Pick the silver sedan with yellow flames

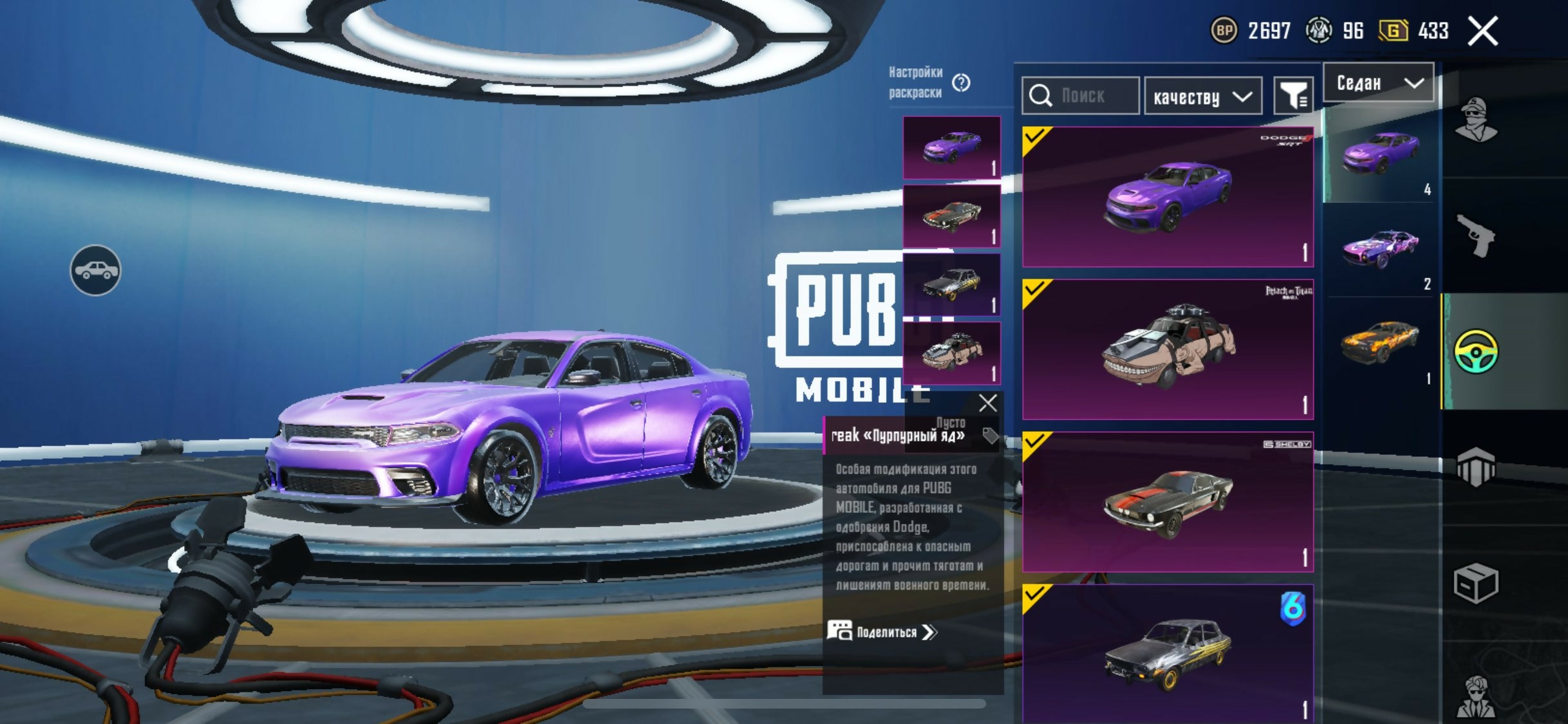1168,653
